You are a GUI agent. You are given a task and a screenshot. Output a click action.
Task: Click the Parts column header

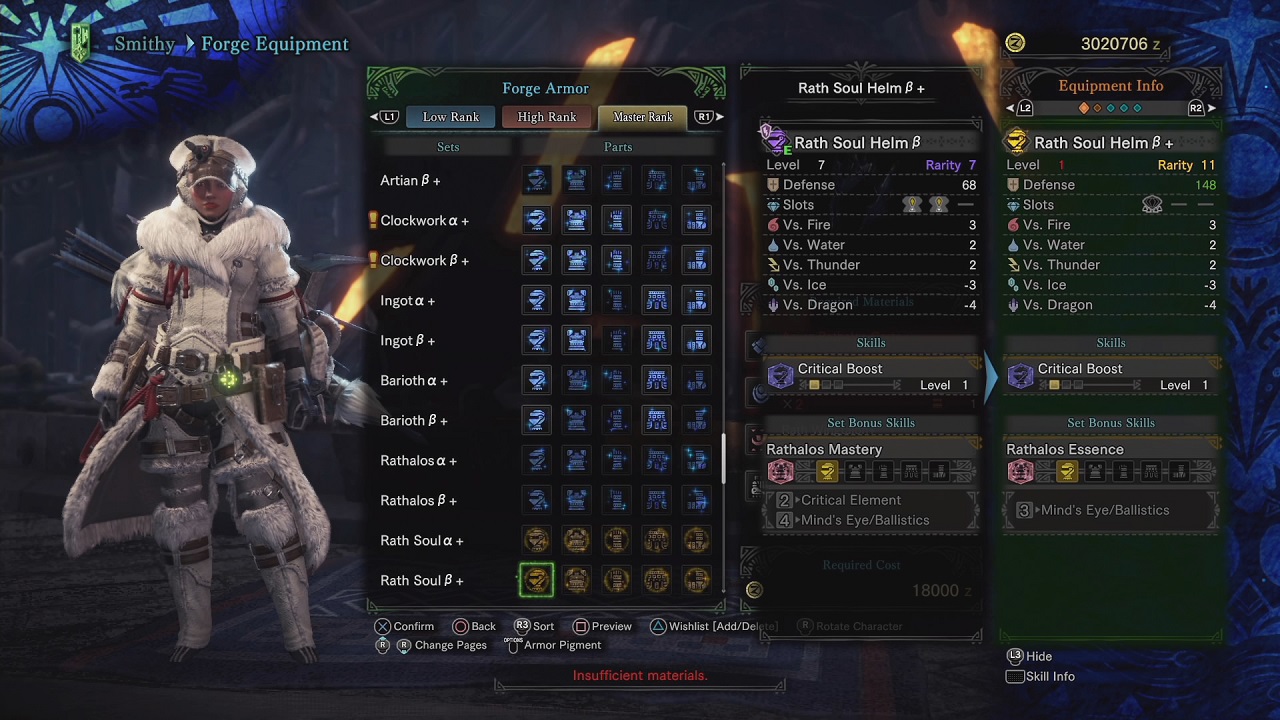[618, 147]
